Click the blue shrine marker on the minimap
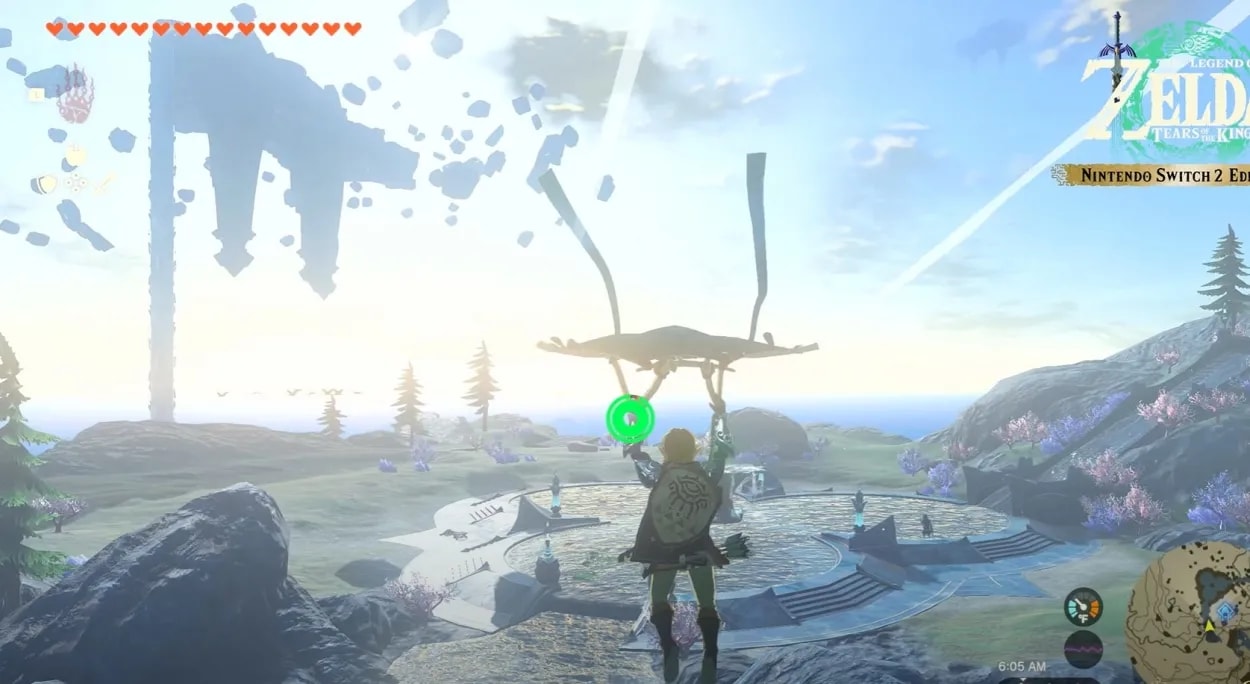The height and width of the screenshot is (684, 1250). (x=1226, y=614)
